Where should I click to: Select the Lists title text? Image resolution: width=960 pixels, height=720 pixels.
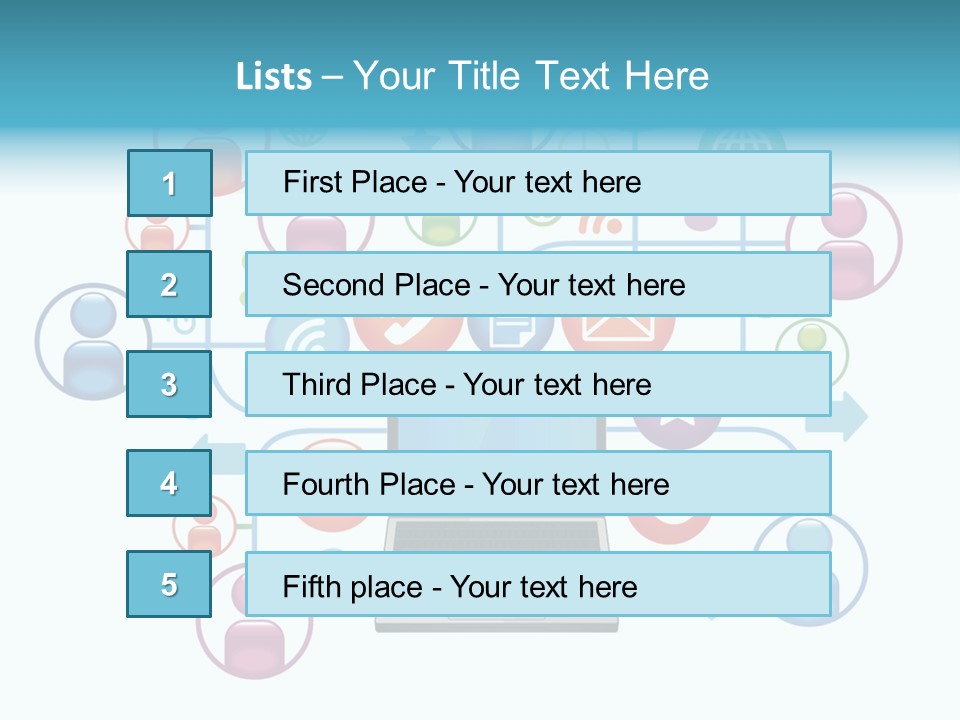click(x=472, y=76)
